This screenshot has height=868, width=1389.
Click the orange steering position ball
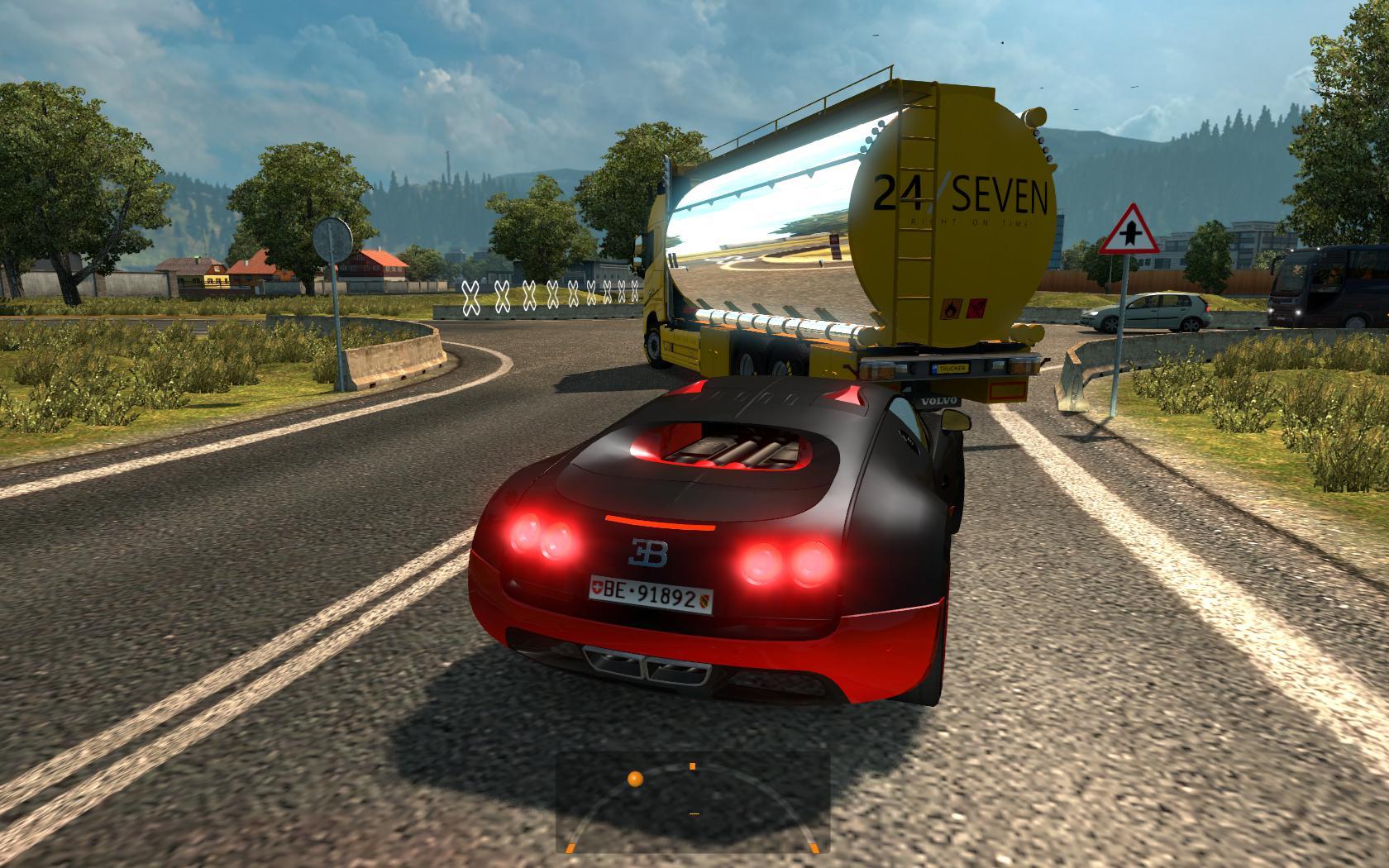[x=635, y=780]
